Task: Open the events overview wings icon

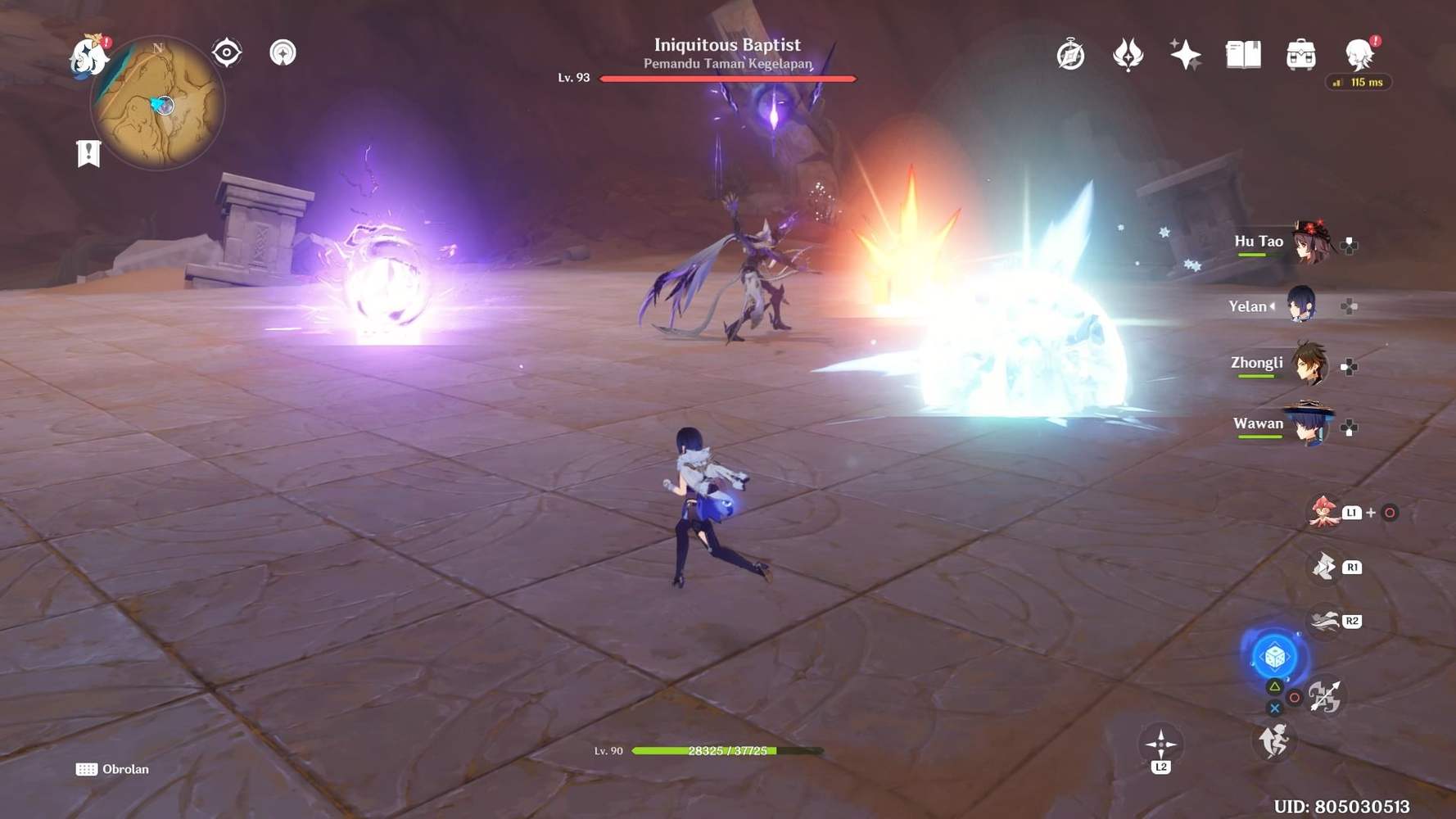Action: [x=1129, y=55]
